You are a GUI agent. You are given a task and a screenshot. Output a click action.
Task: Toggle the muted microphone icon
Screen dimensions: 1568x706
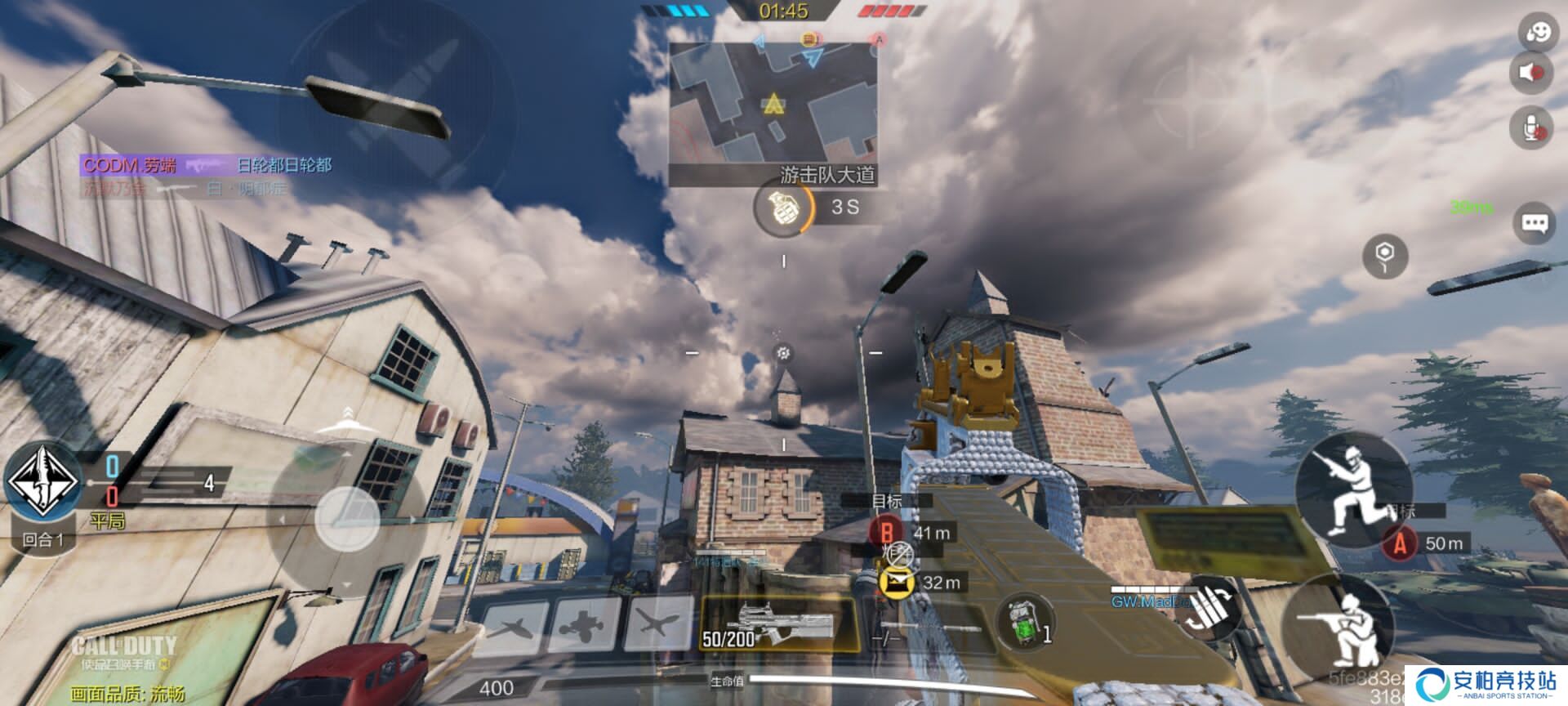(x=1530, y=127)
